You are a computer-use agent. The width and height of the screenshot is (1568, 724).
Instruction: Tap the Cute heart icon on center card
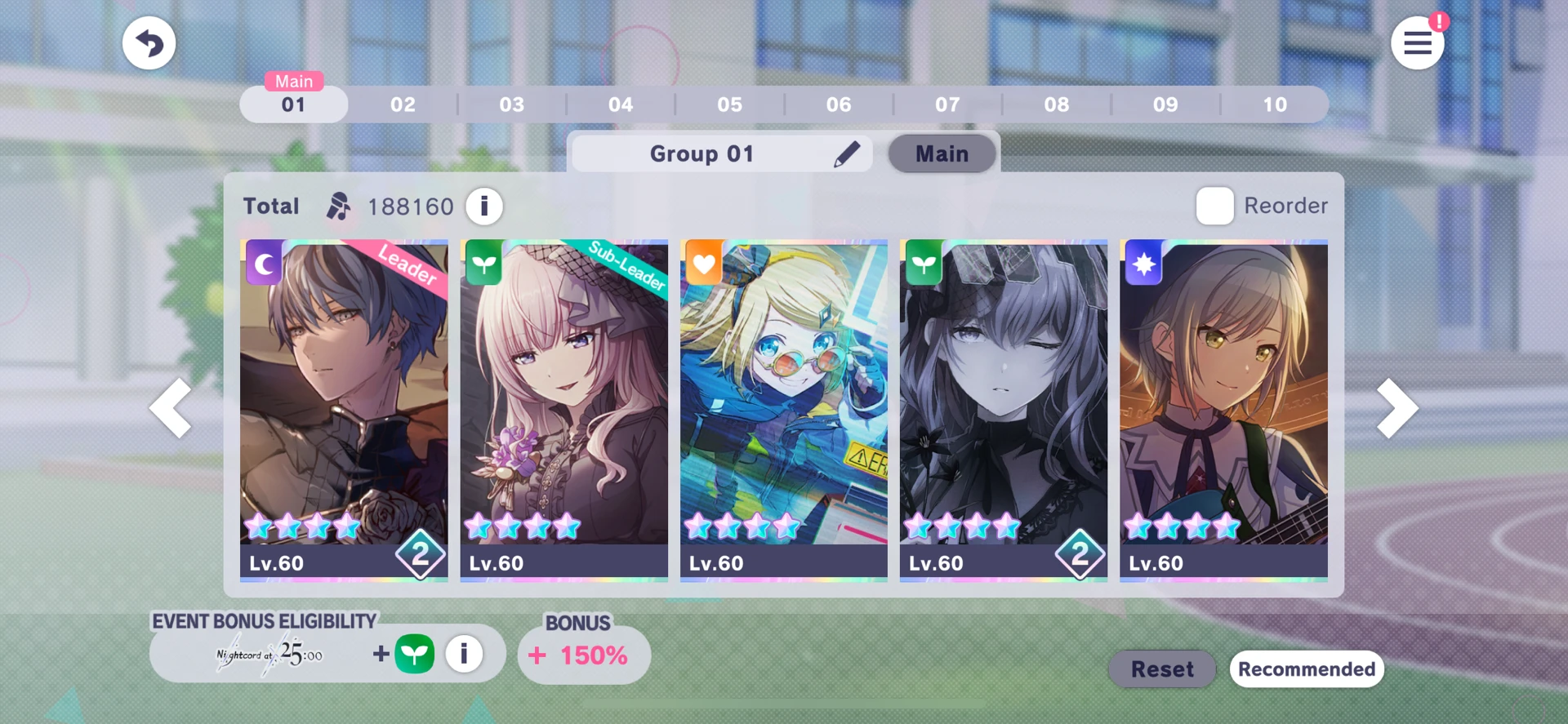point(703,263)
